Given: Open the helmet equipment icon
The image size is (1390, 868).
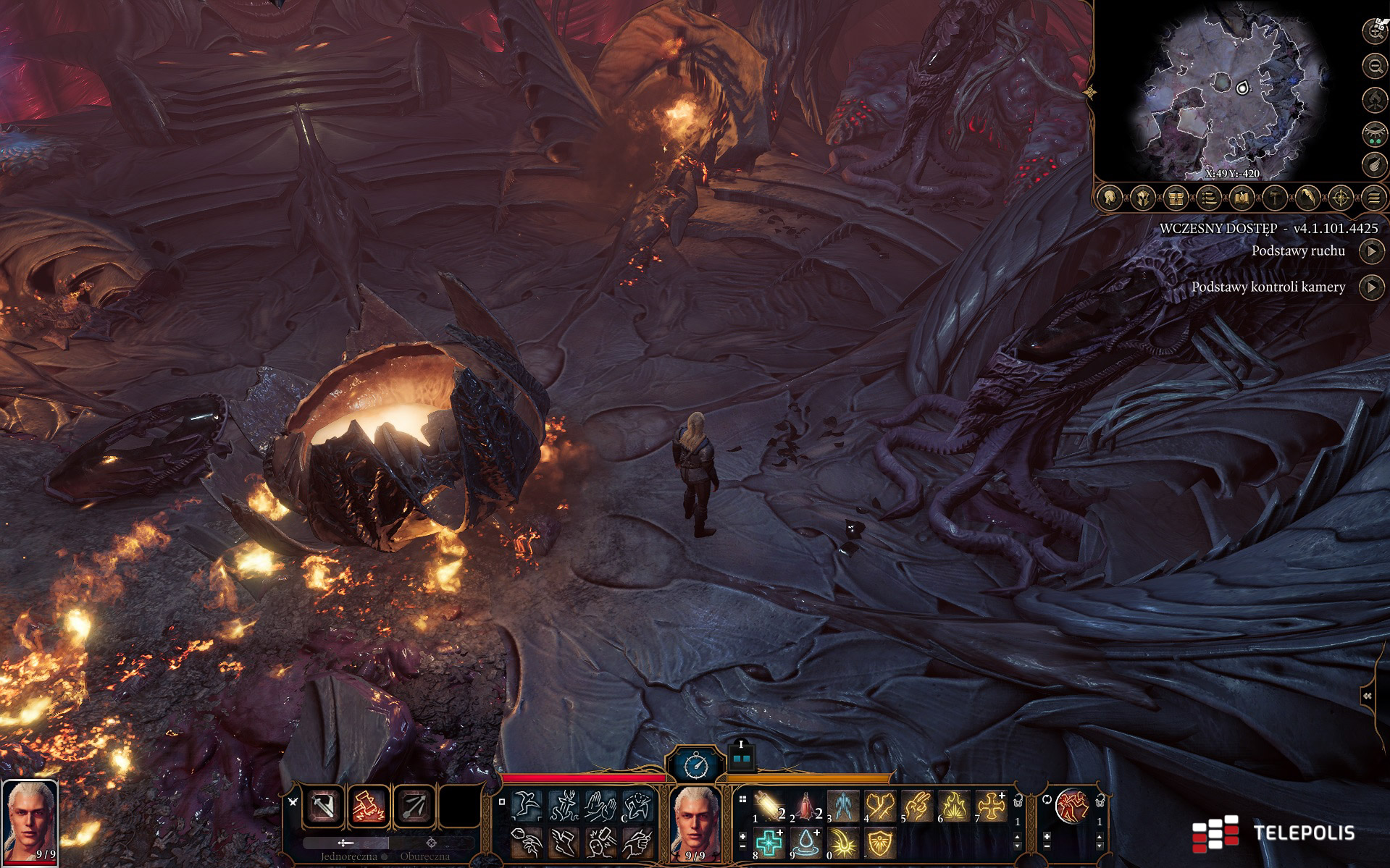Looking at the screenshot, I should coord(1143,197).
